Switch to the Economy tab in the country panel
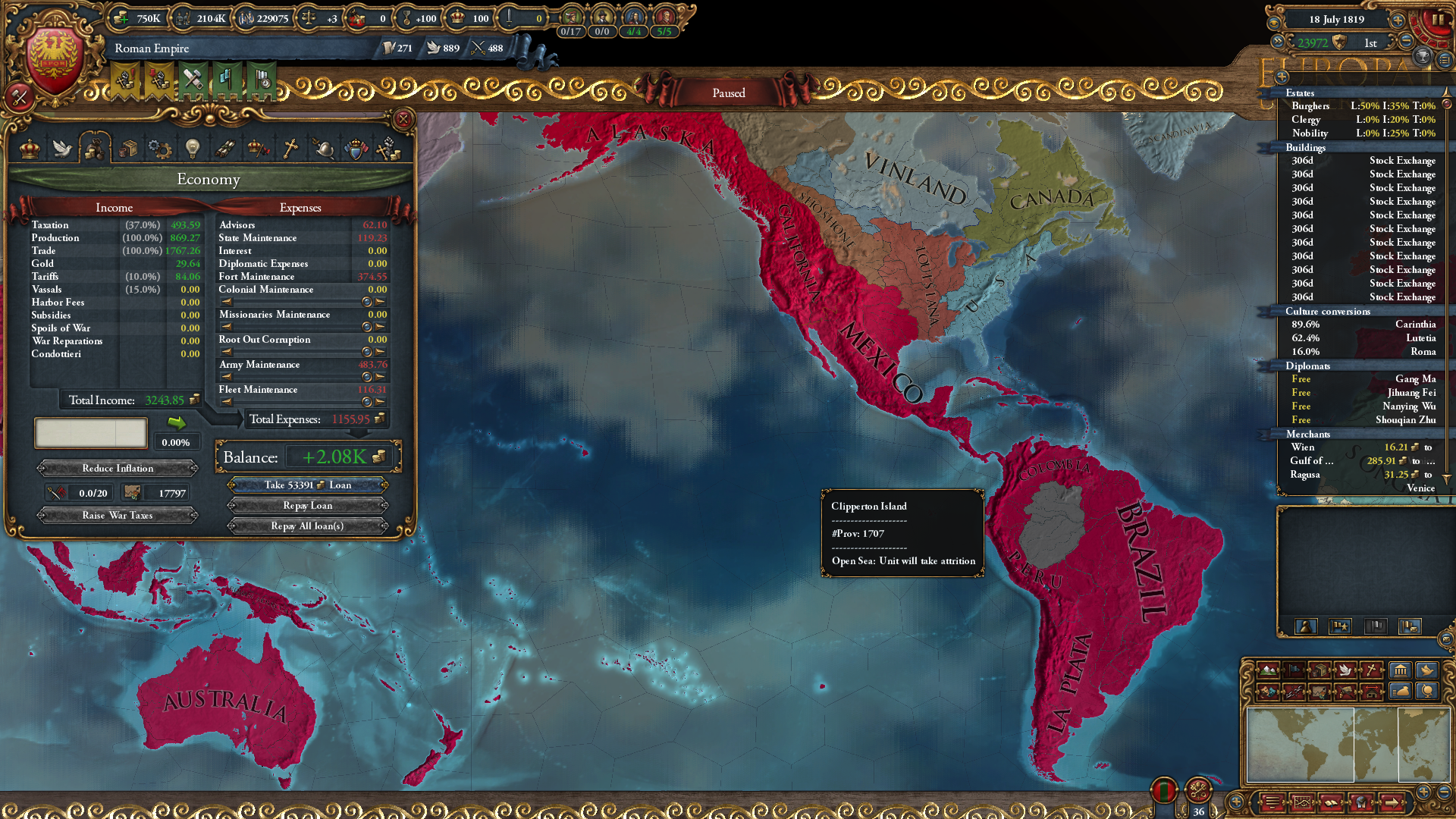The width and height of the screenshot is (1456, 819). pyautogui.click(x=96, y=149)
